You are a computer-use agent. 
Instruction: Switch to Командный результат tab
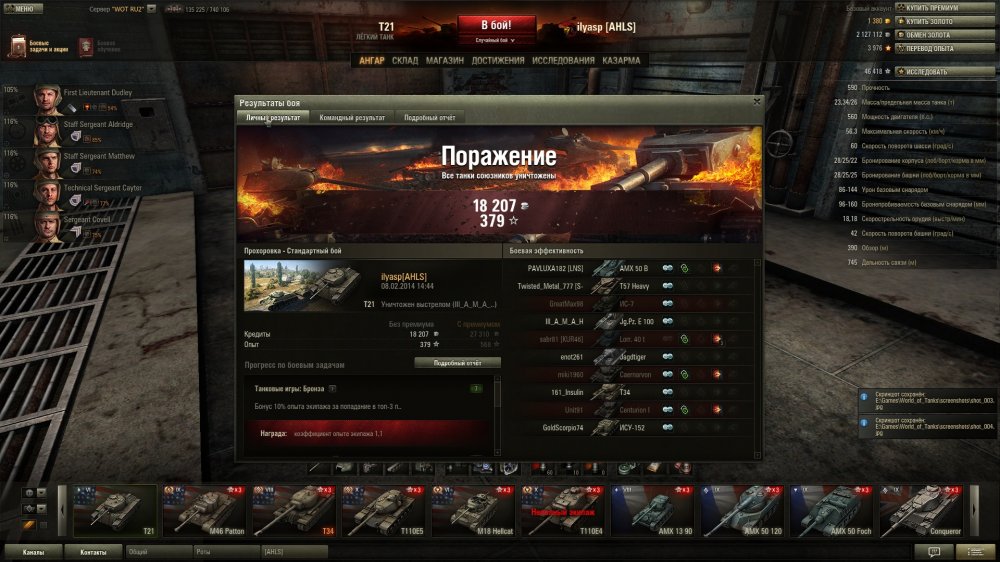[x=351, y=118]
